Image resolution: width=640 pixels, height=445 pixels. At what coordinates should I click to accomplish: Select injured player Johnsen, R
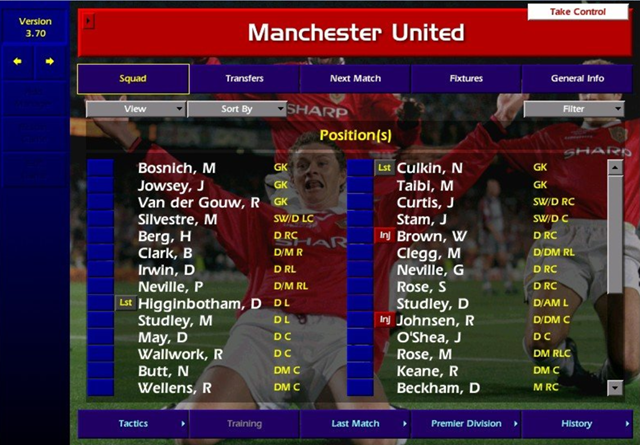[435, 321]
